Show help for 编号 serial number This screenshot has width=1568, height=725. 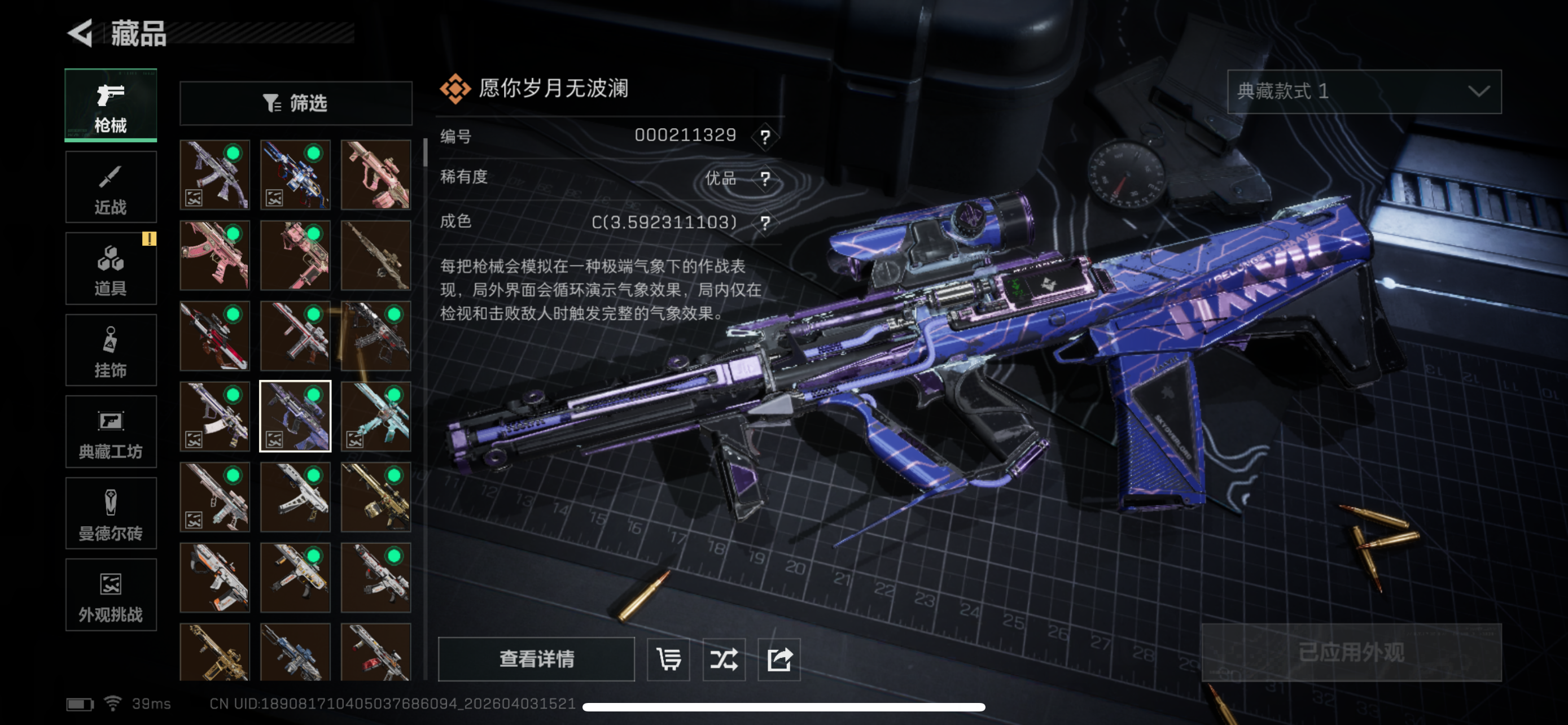coord(765,136)
